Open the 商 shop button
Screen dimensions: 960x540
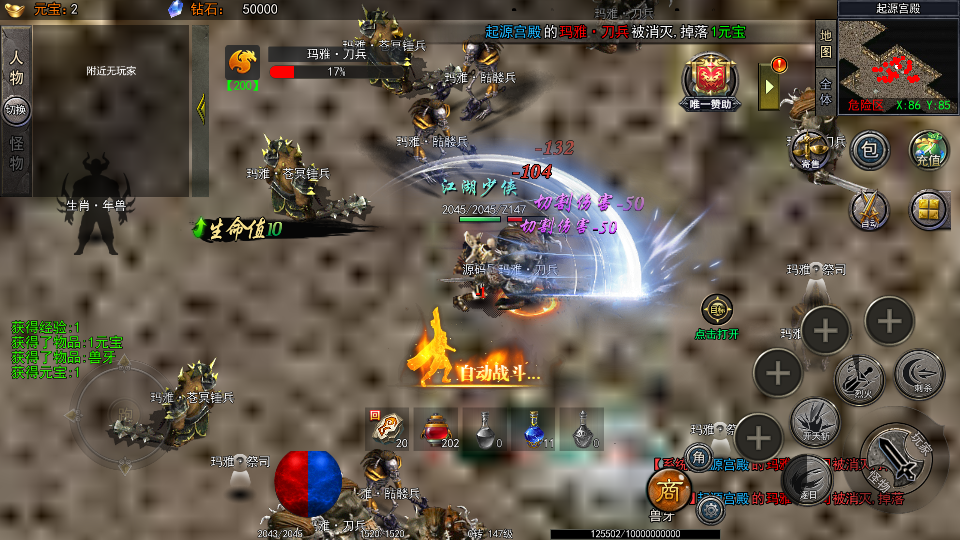[x=669, y=490]
